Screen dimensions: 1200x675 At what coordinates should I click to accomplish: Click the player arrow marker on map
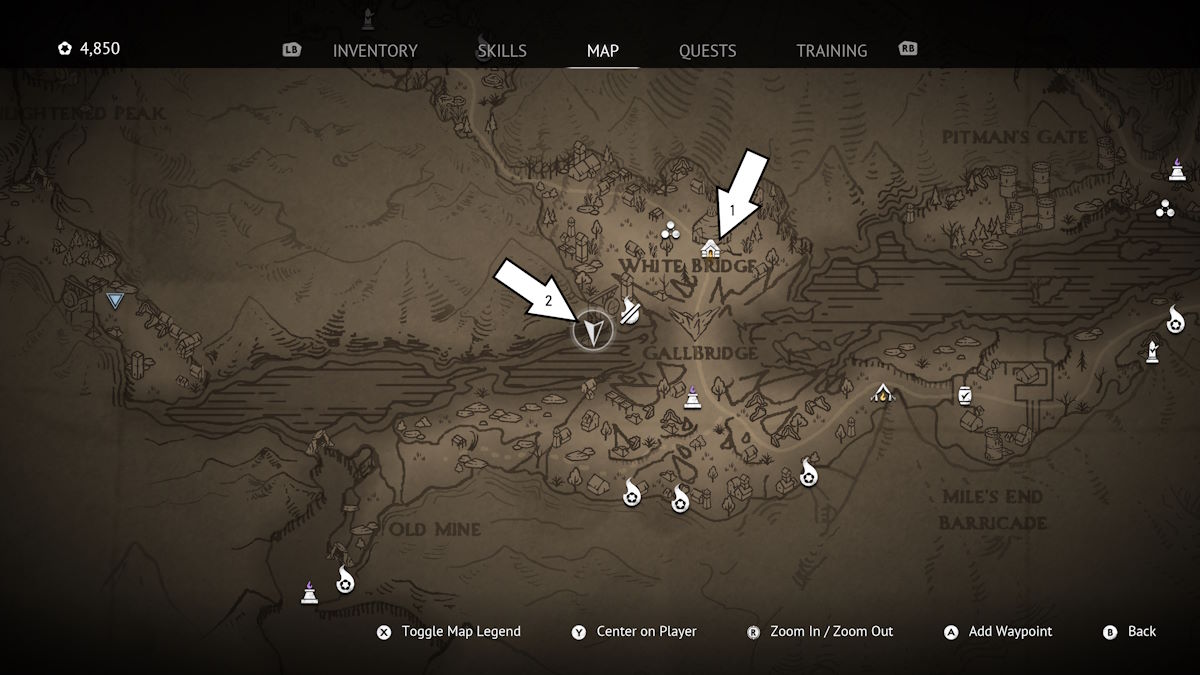[x=592, y=330]
